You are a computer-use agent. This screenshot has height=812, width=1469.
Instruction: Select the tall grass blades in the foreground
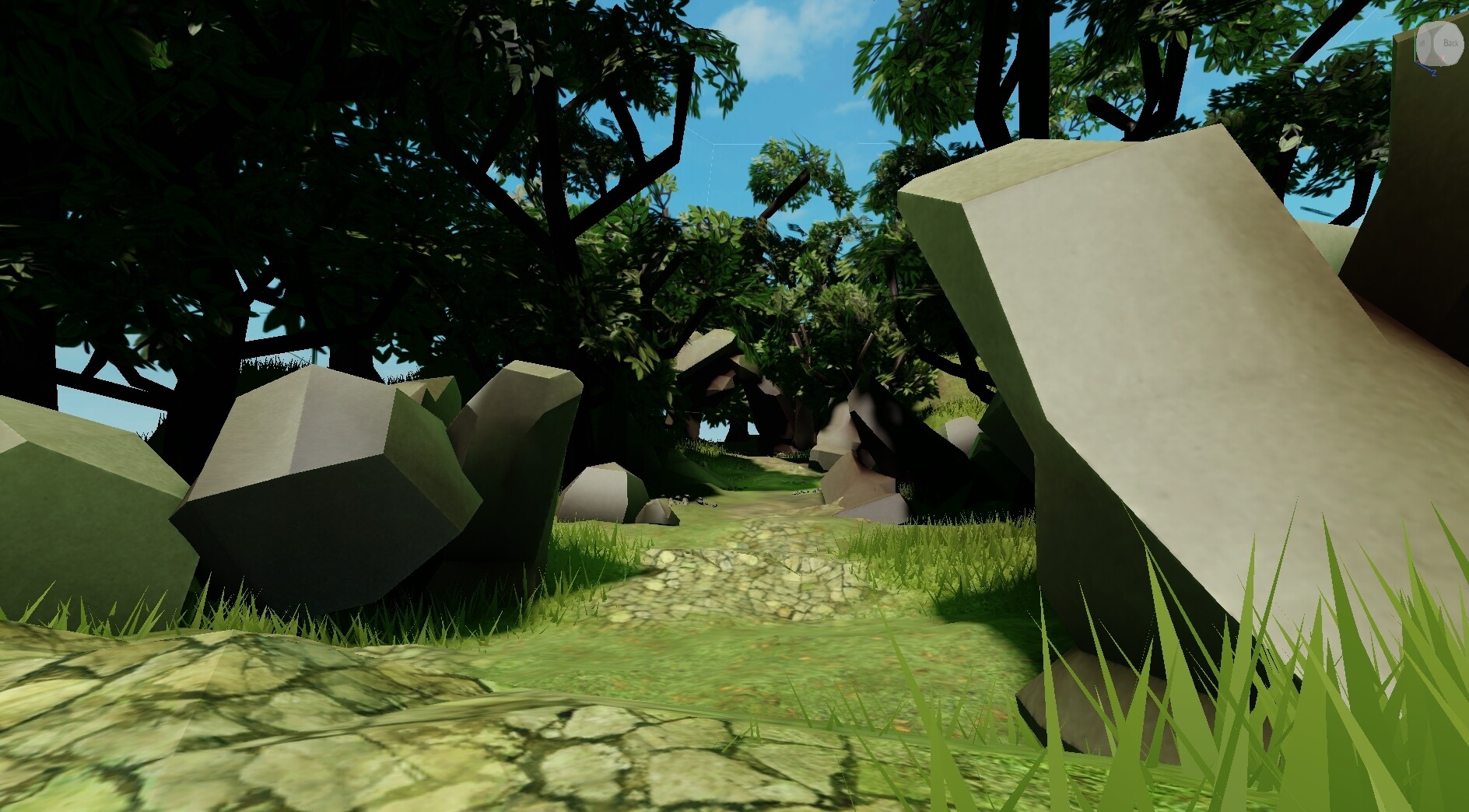(1323, 700)
